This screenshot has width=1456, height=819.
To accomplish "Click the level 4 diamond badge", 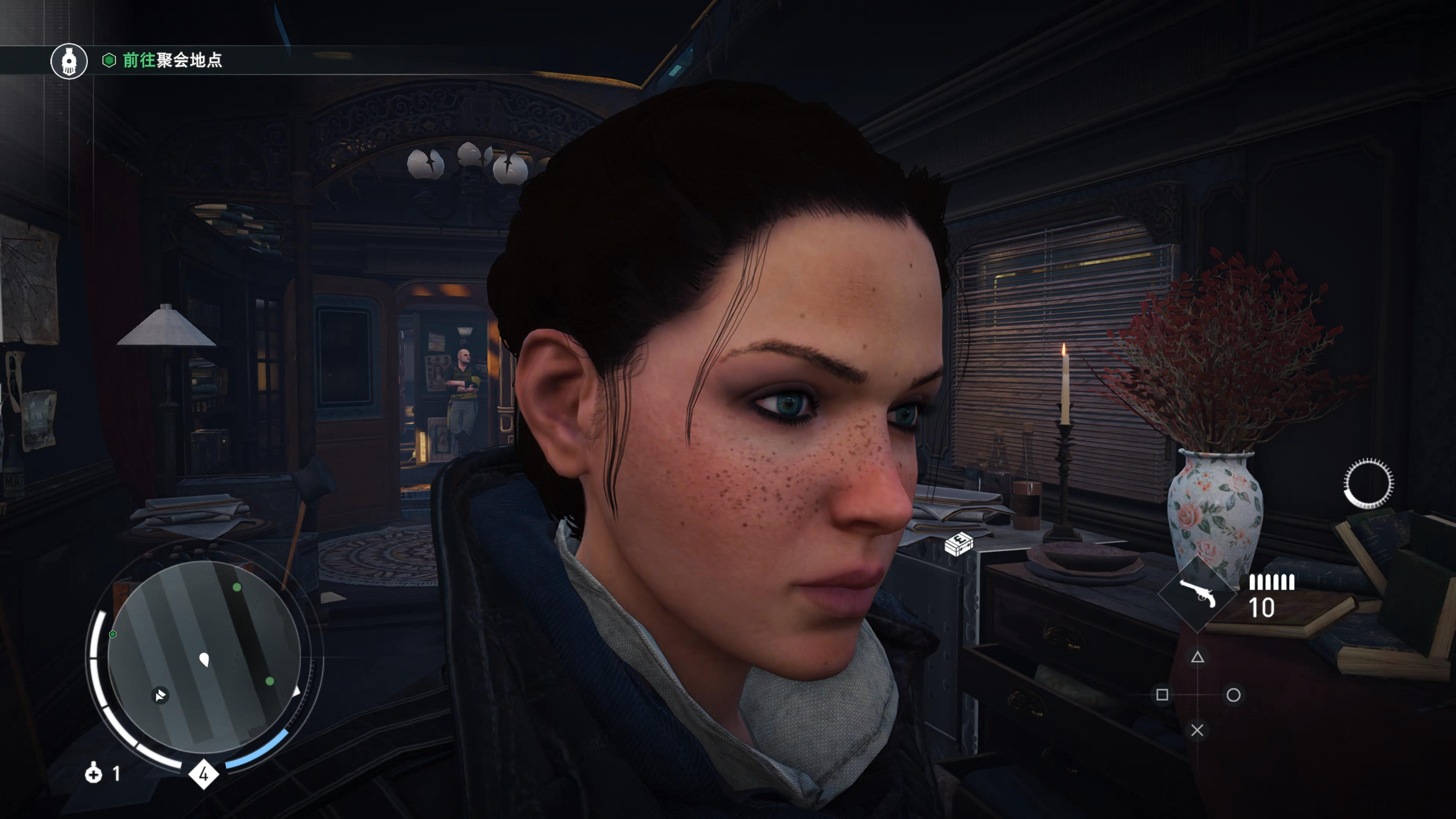I will 204,774.
